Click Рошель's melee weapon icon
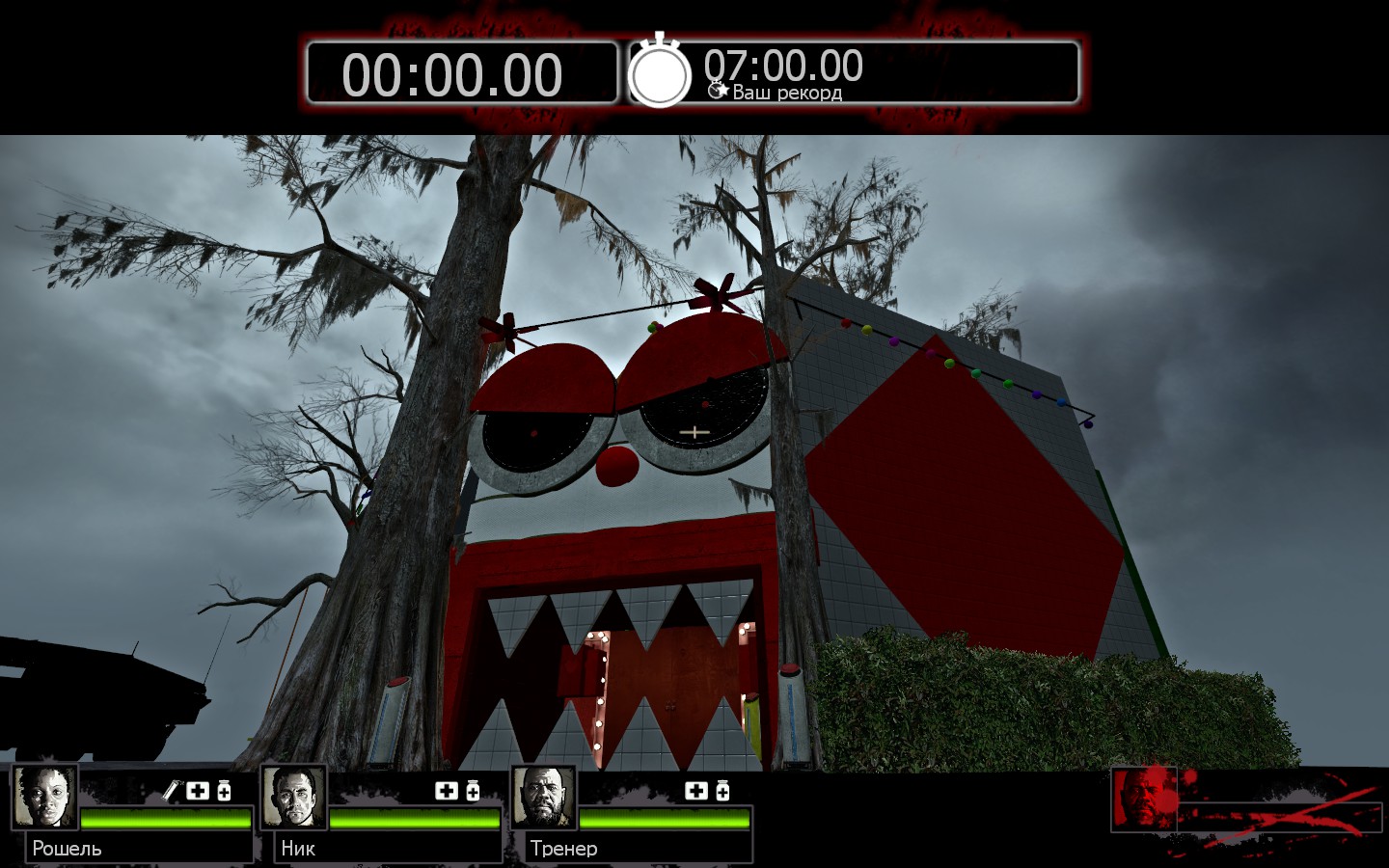Screen dimensions: 1389x868 171,791
